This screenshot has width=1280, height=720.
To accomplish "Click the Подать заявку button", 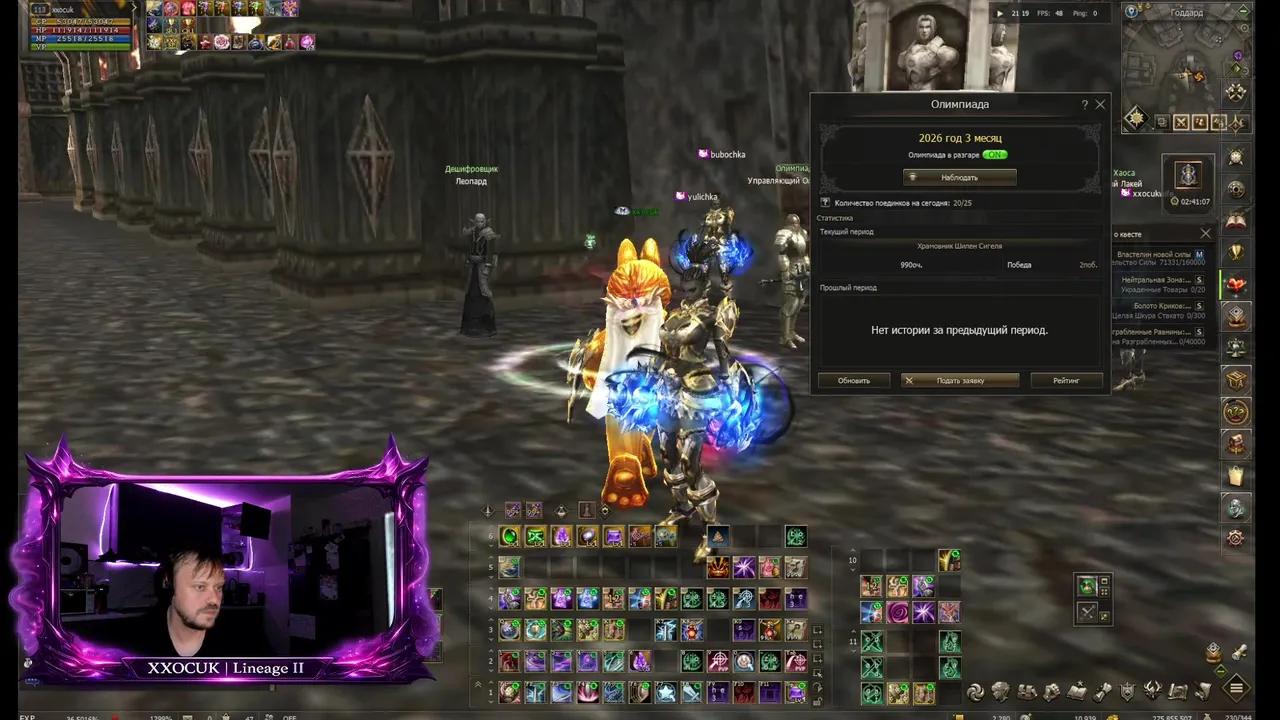I will [x=959, y=380].
